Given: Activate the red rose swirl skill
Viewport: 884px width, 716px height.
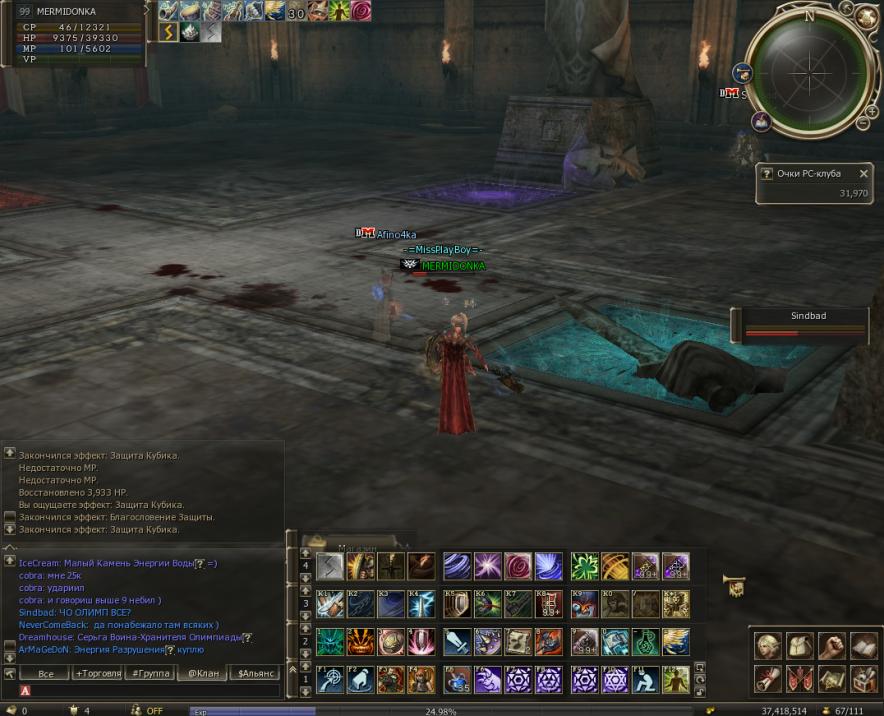Looking at the screenshot, I should [x=518, y=566].
